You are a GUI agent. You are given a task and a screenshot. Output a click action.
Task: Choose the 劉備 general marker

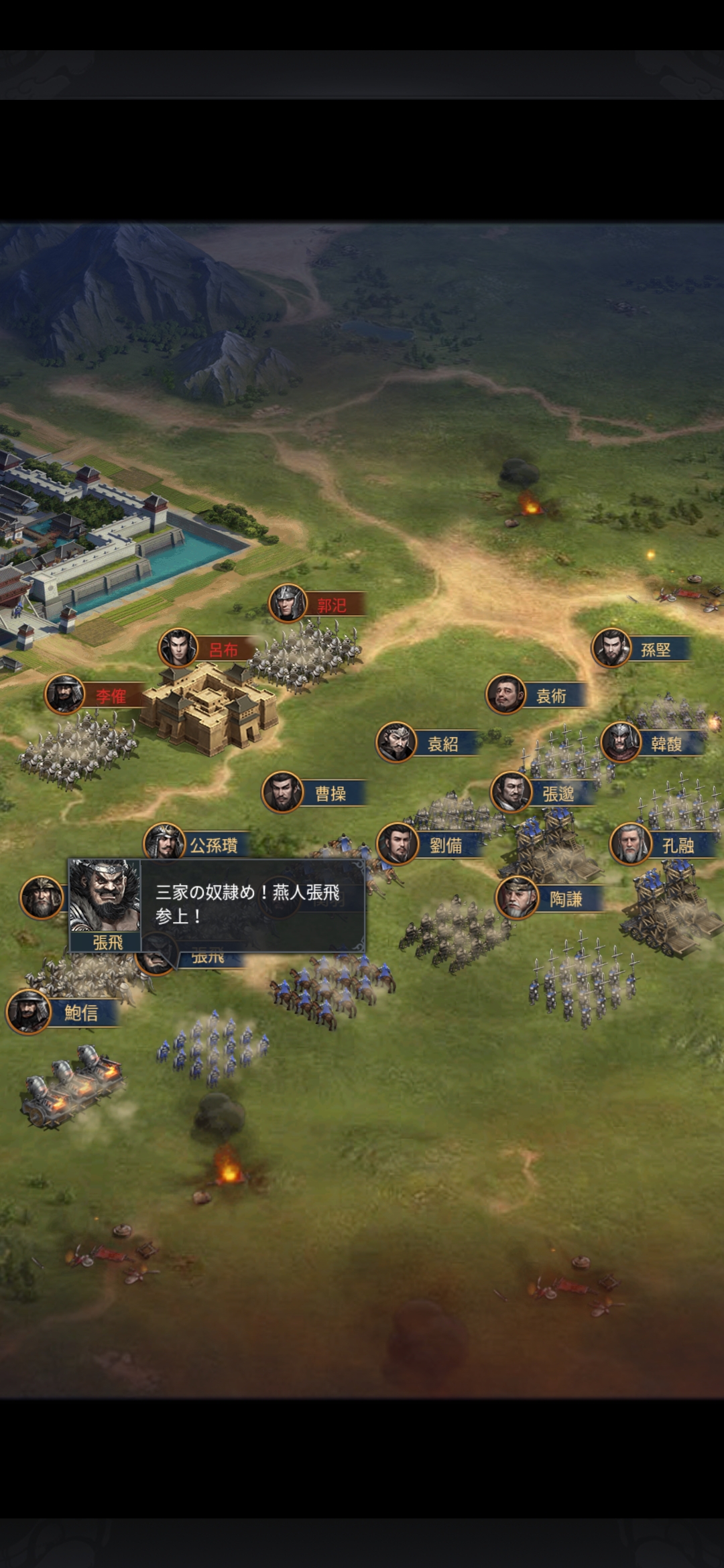[429, 845]
